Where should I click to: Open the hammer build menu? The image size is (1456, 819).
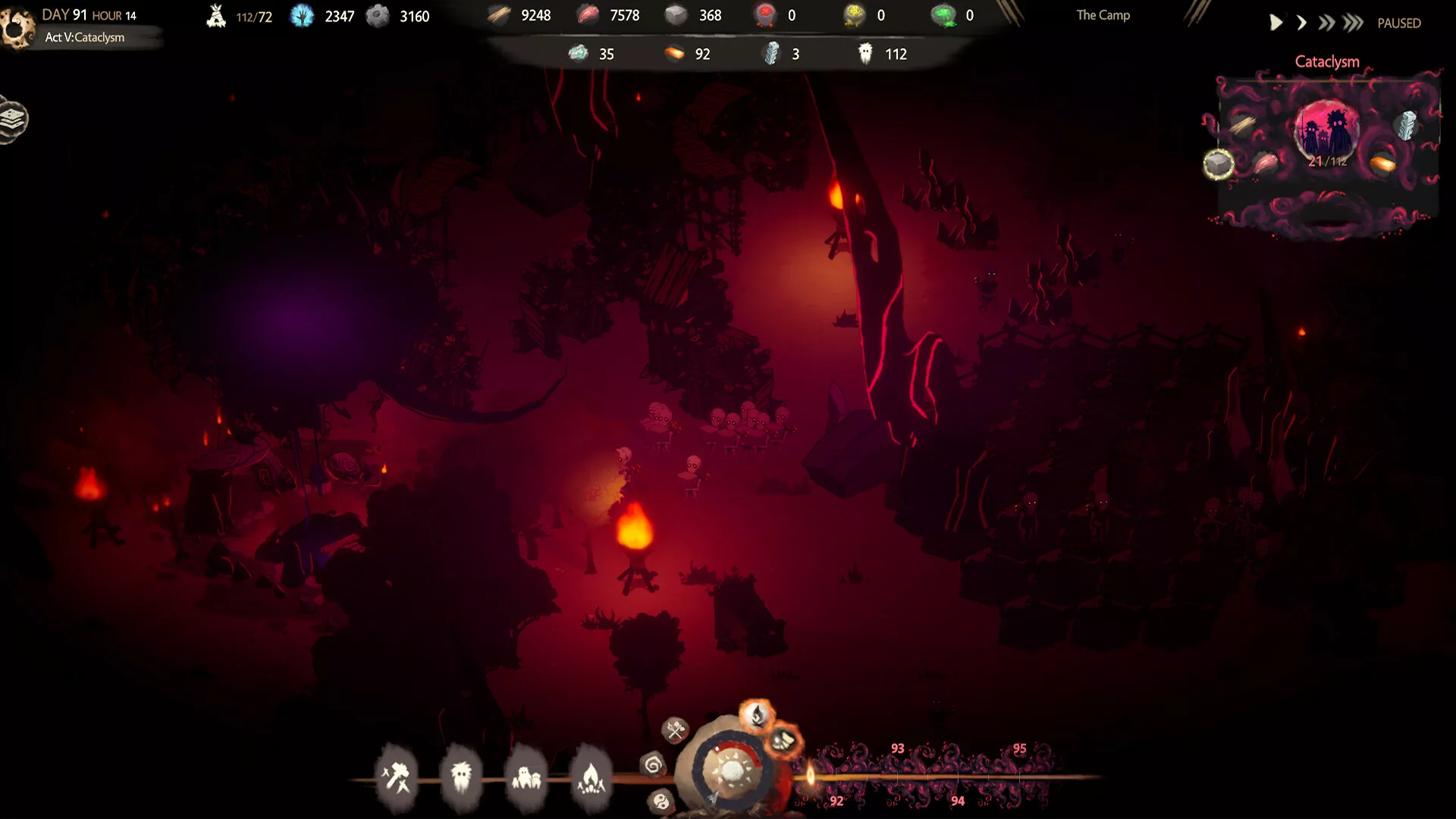396,777
